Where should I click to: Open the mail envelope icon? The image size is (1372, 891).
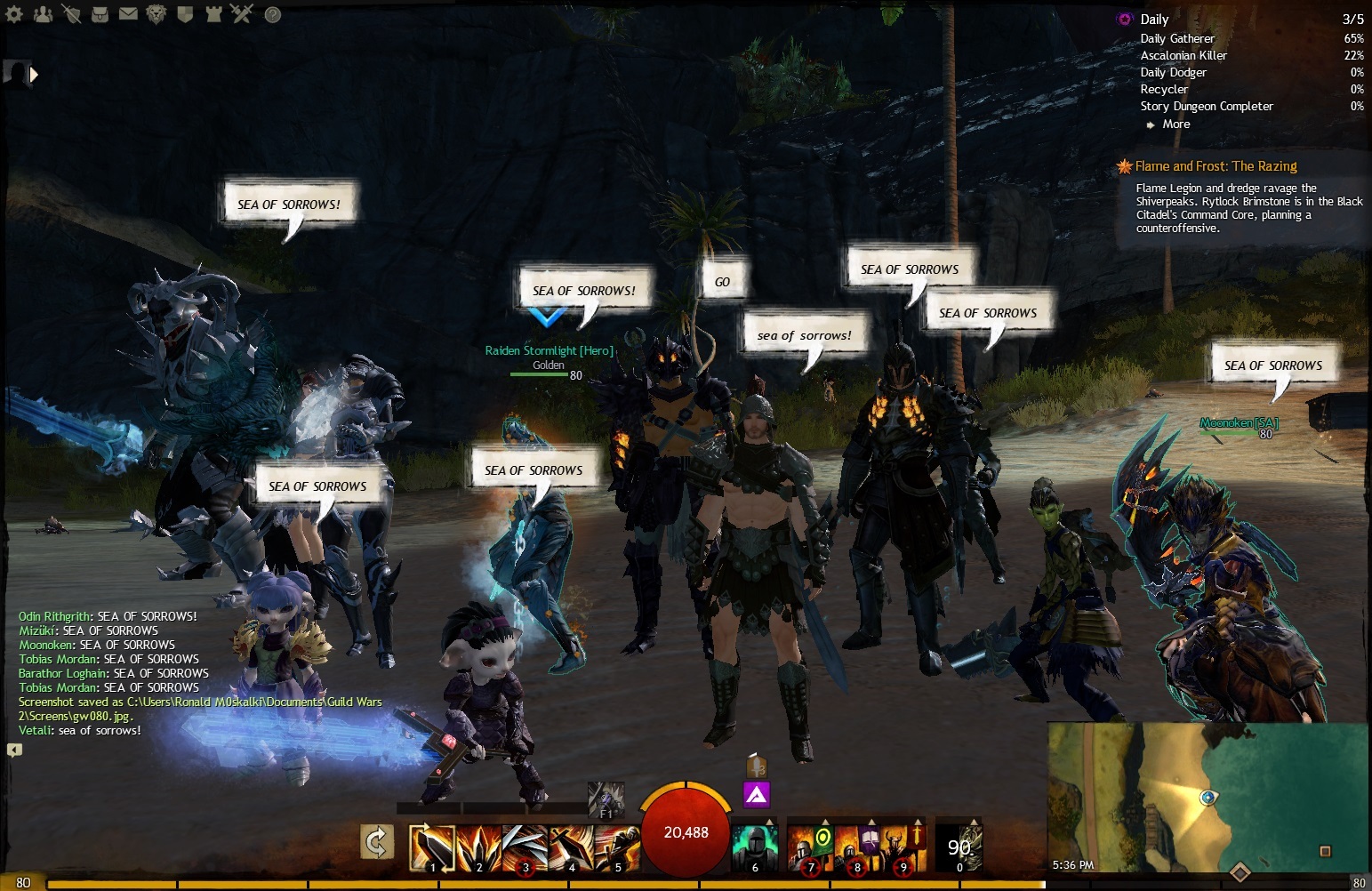128,13
